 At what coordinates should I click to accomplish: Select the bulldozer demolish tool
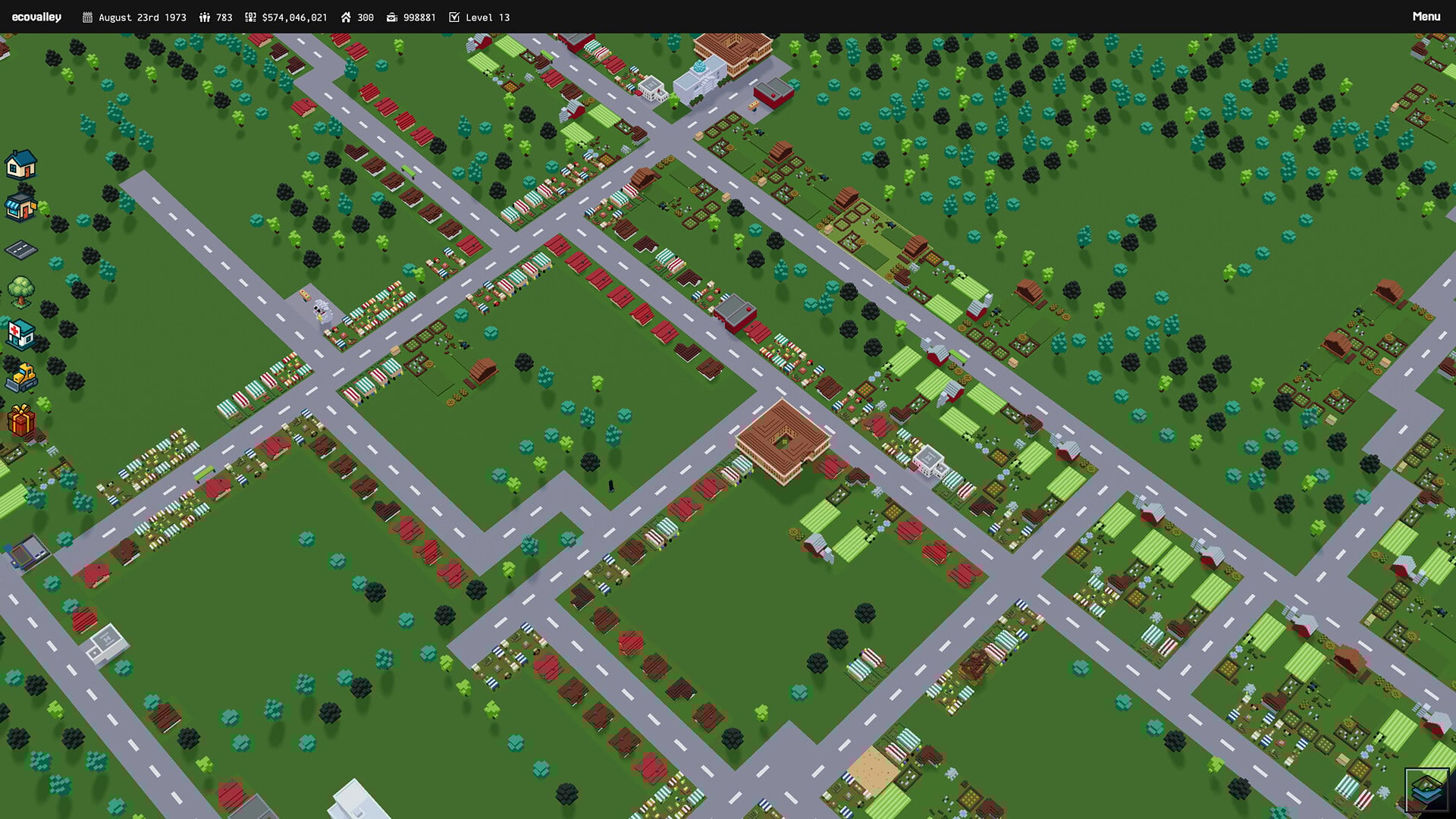21,378
